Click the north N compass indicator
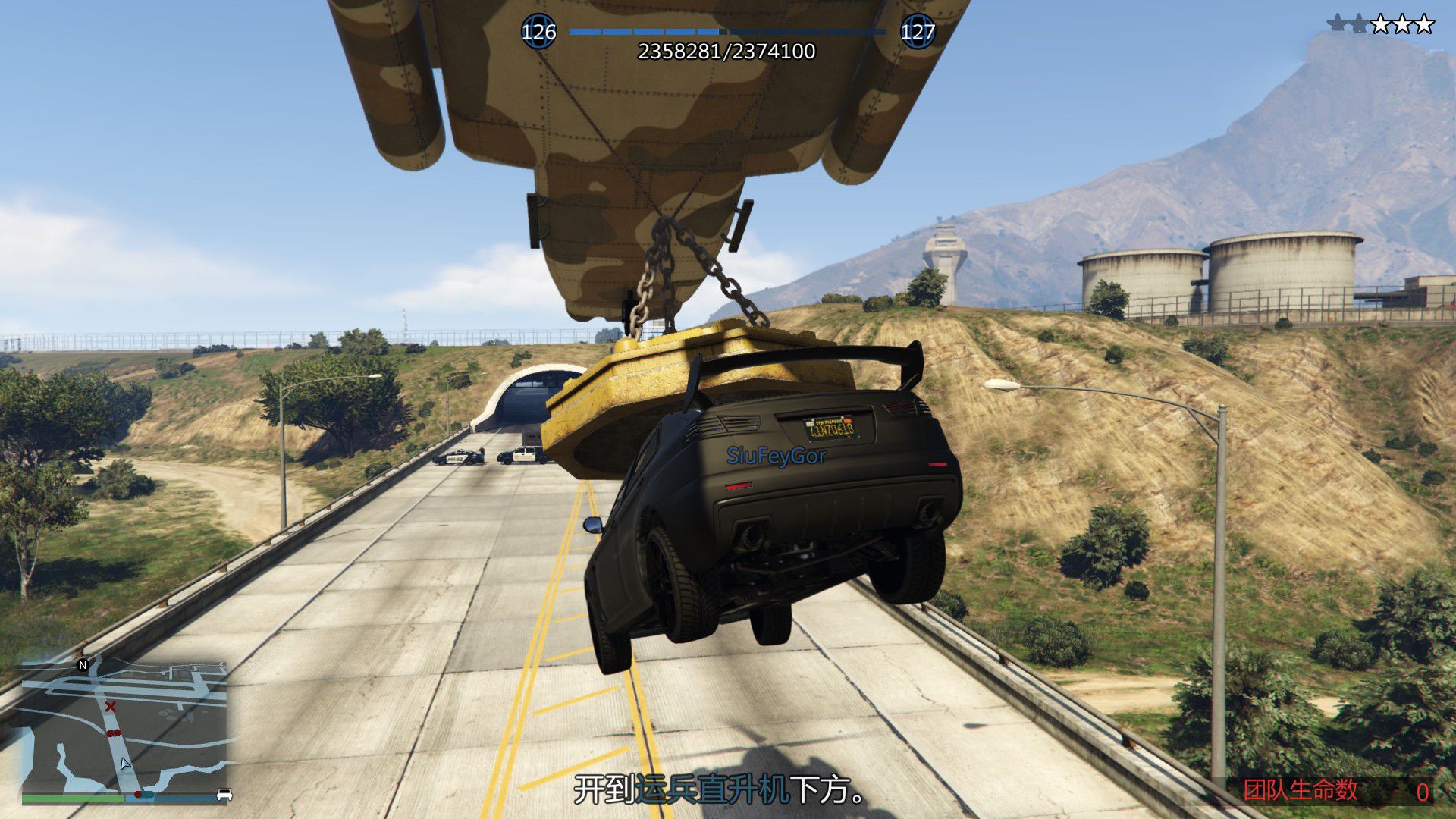Image resolution: width=1456 pixels, height=819 pixels. pyautogui.click(x=83, y=665)
